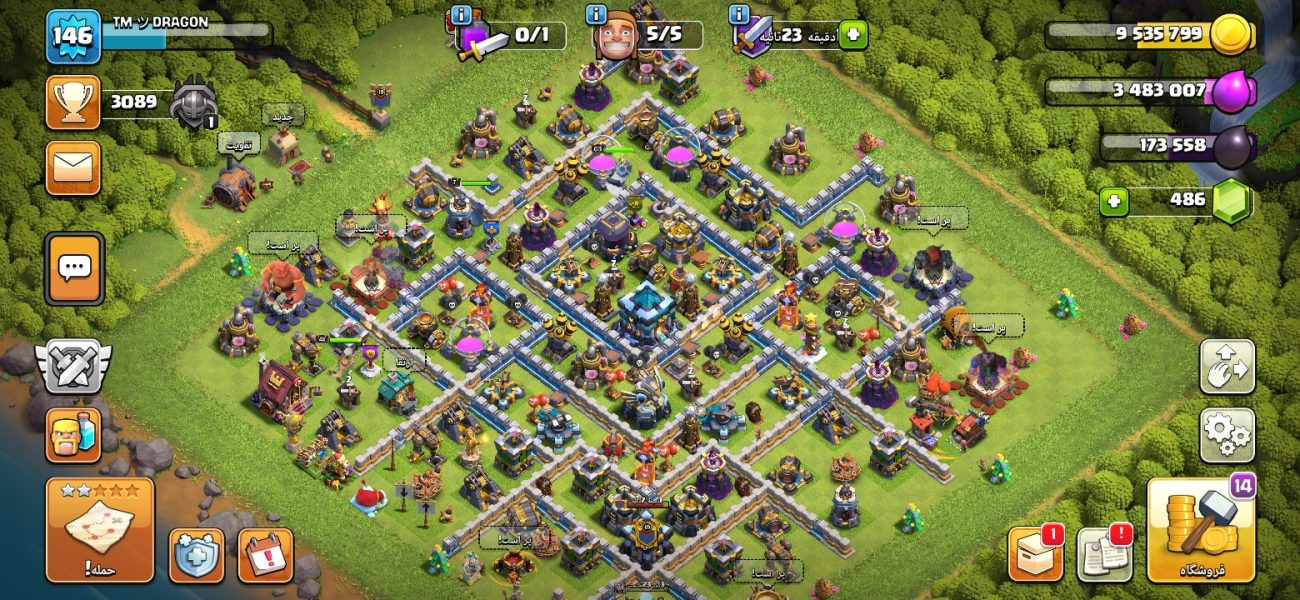Select the builder with potion icon
Viewport: 1300px width, 600px height.
click(73, 436)
